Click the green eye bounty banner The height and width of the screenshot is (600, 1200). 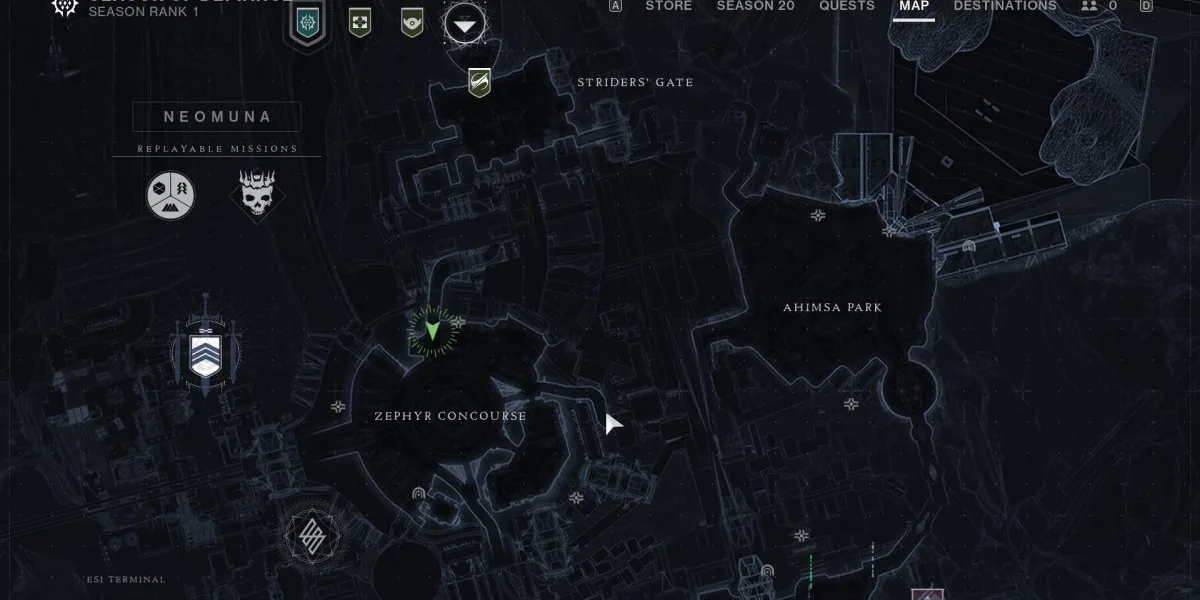411,21
